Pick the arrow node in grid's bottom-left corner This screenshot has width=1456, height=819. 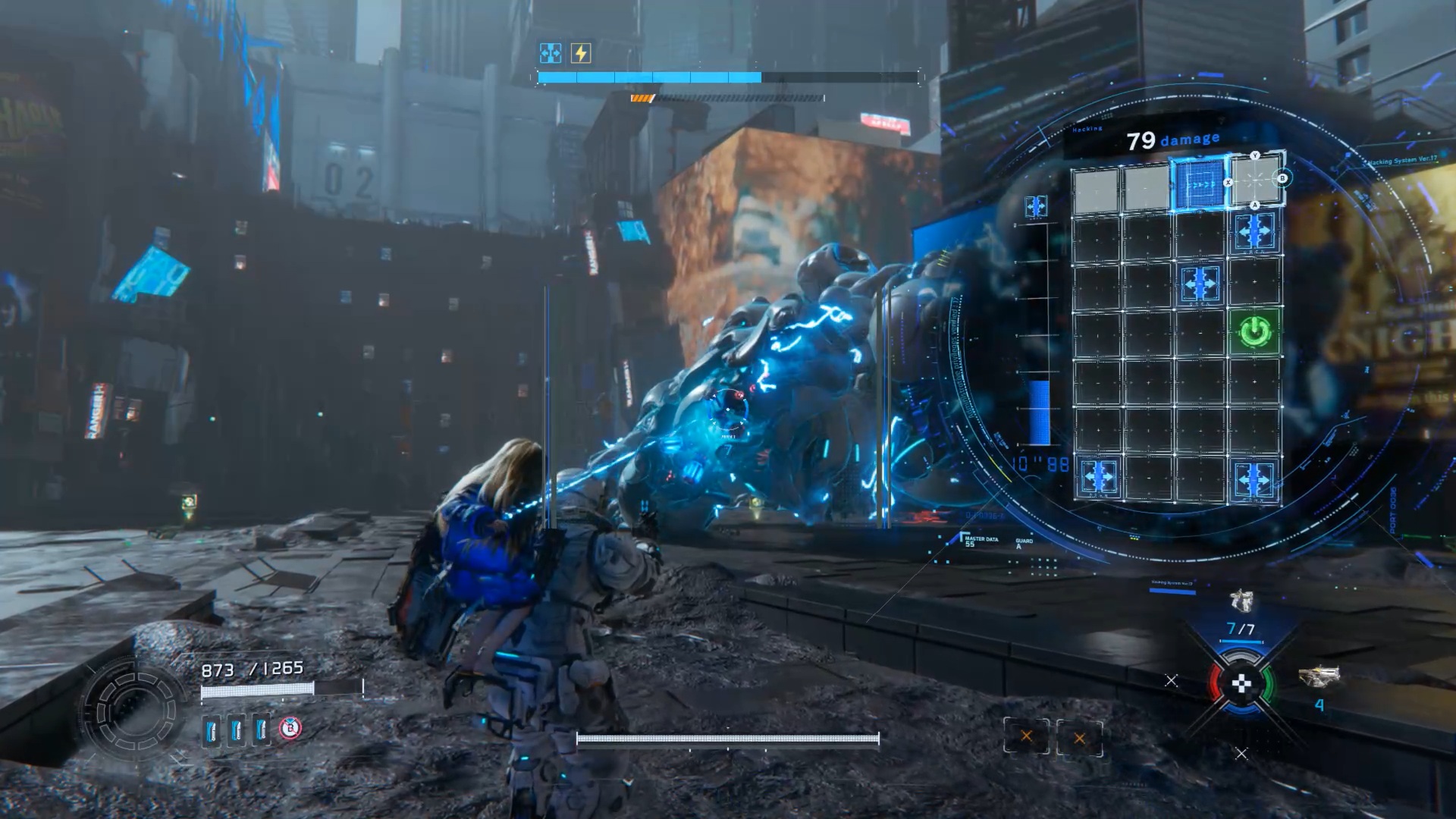1098,477
